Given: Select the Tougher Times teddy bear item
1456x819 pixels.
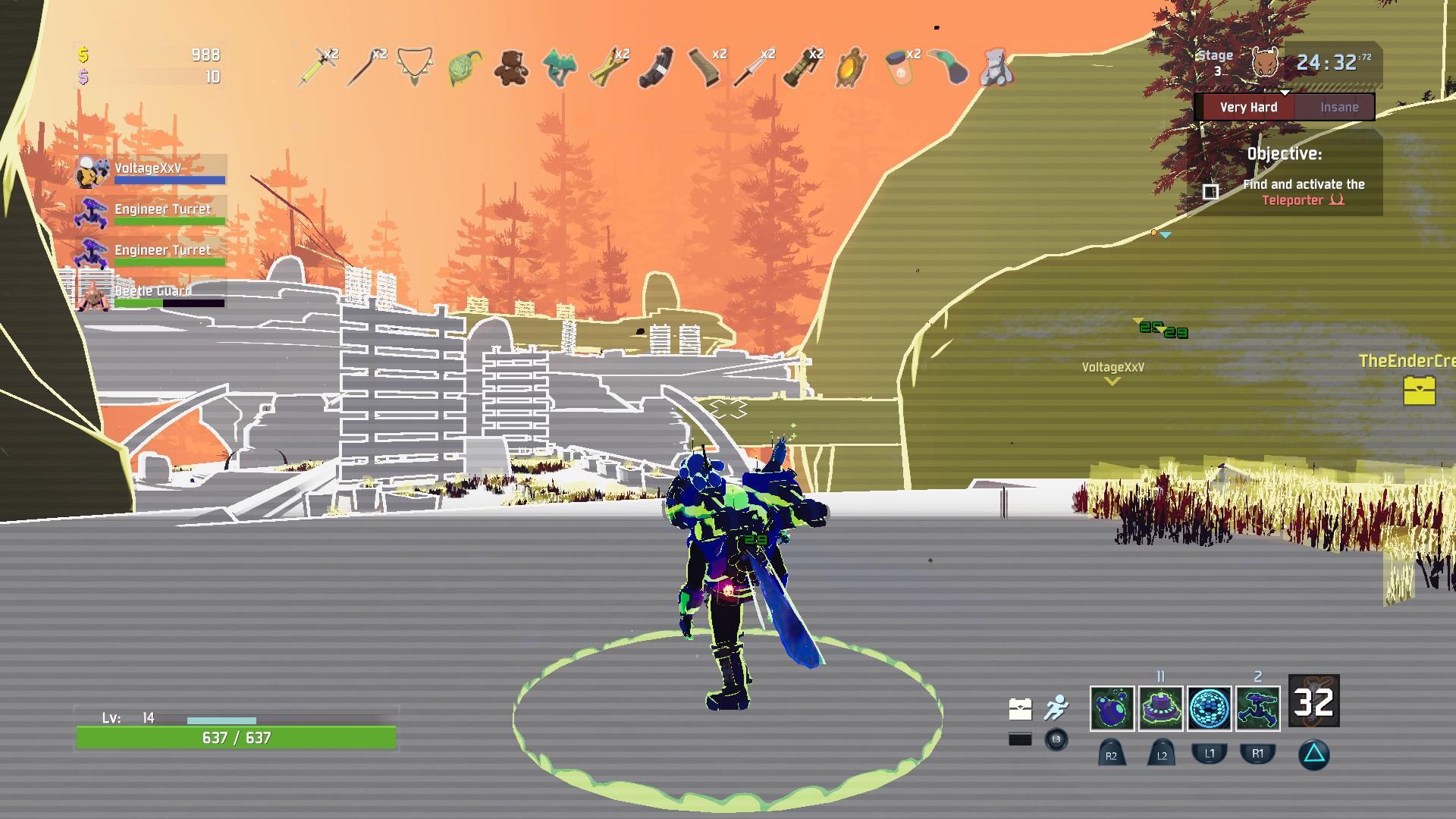Looking at the screenshot, I should (x=510, y=70).
